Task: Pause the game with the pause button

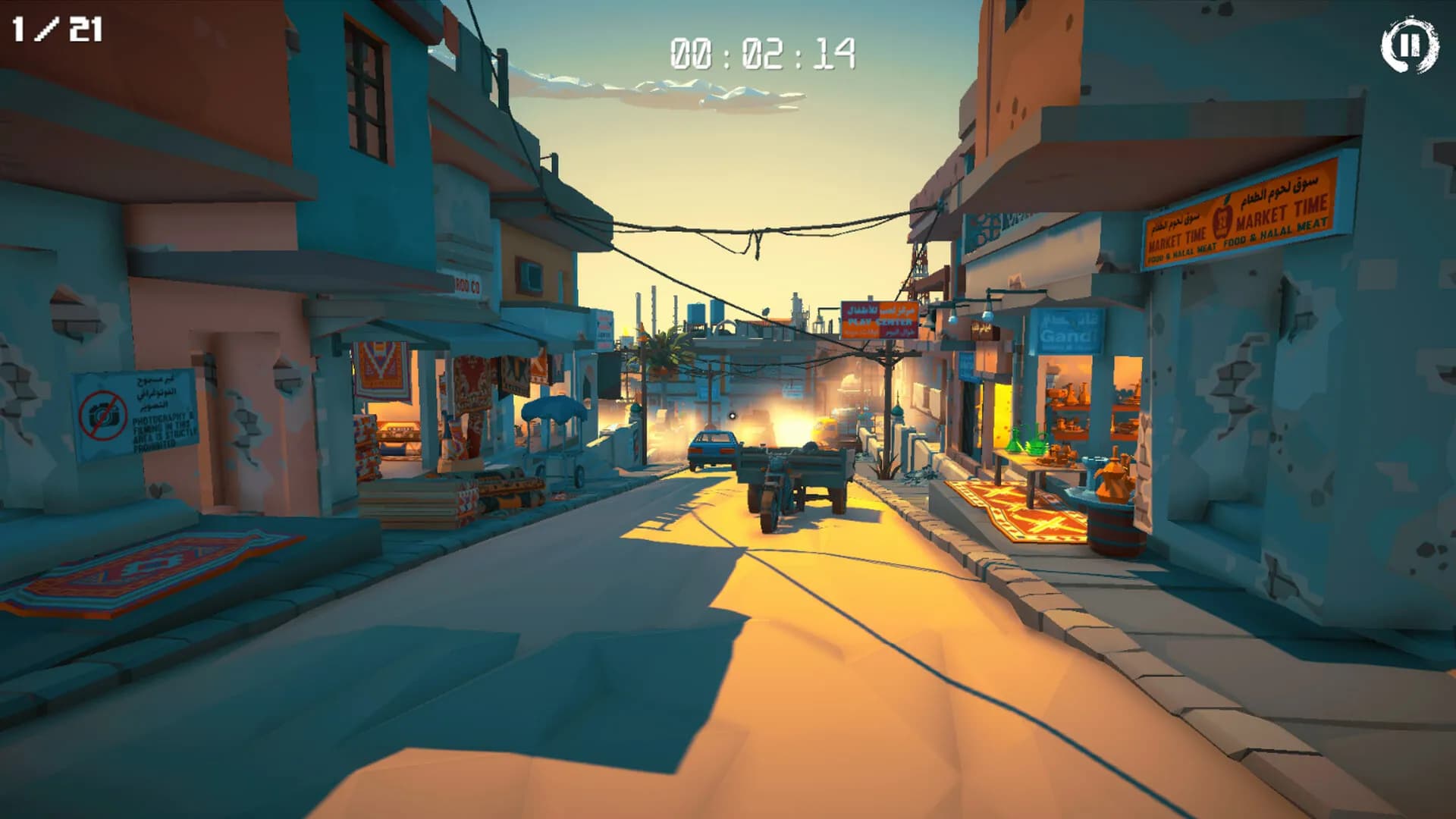Action: (x=1408, y=46)
